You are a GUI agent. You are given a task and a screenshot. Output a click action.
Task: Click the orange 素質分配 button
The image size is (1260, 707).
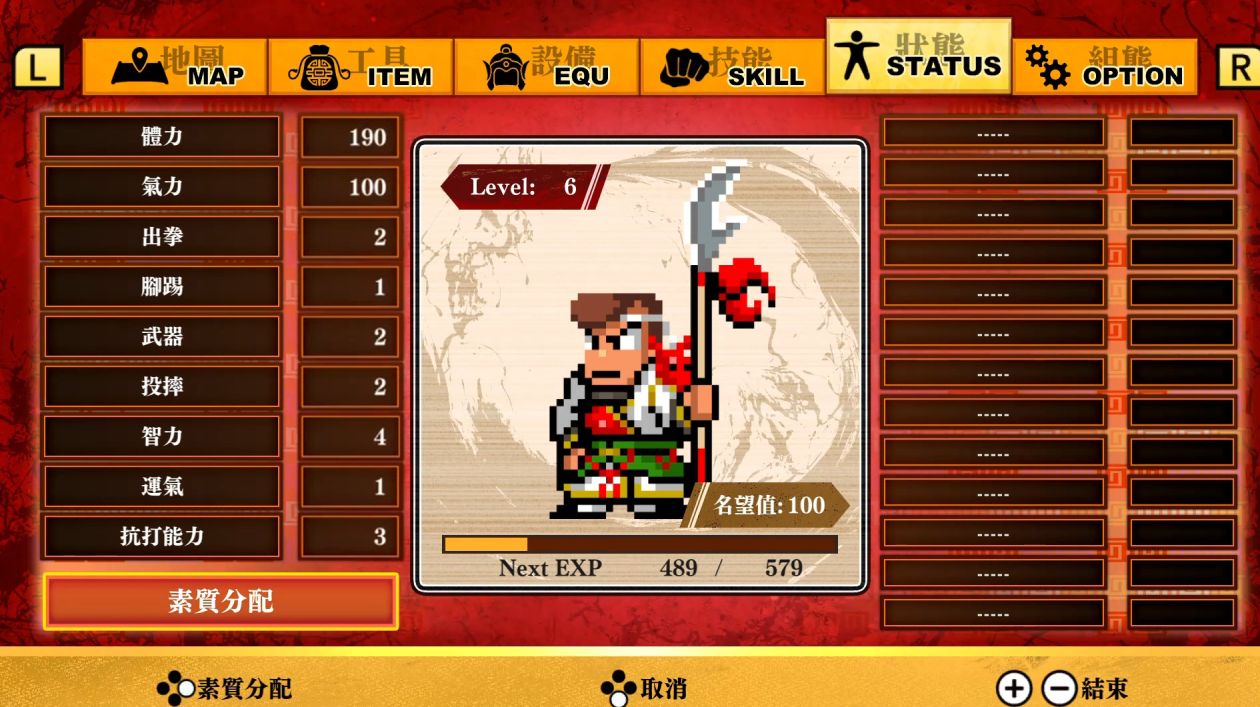[x=221, y=602]
